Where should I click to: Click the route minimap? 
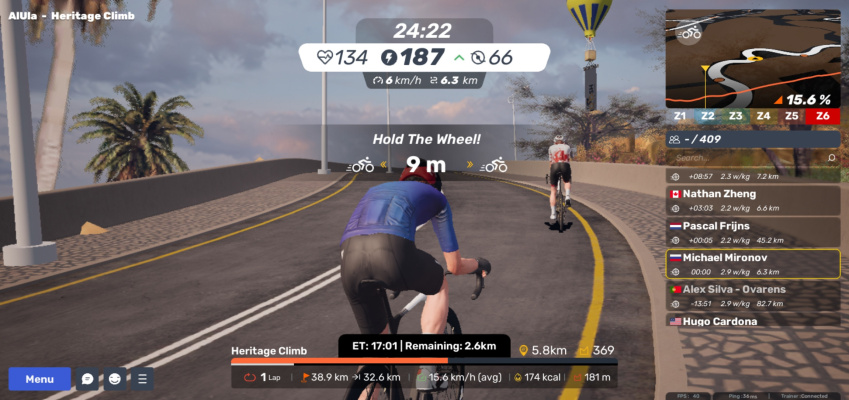click(x=753, y=58)
